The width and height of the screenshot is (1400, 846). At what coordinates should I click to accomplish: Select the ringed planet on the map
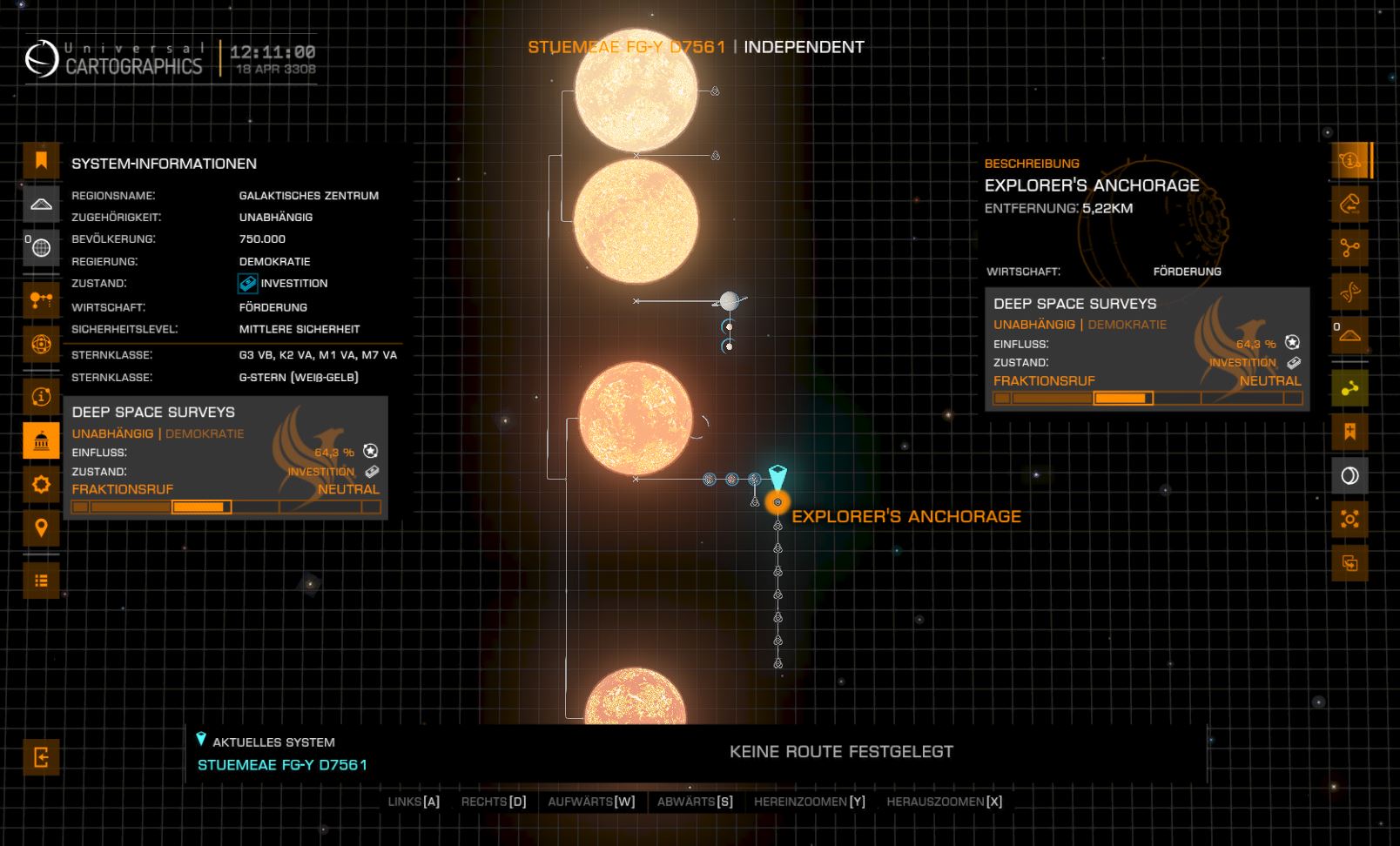(x=730, y=301)
